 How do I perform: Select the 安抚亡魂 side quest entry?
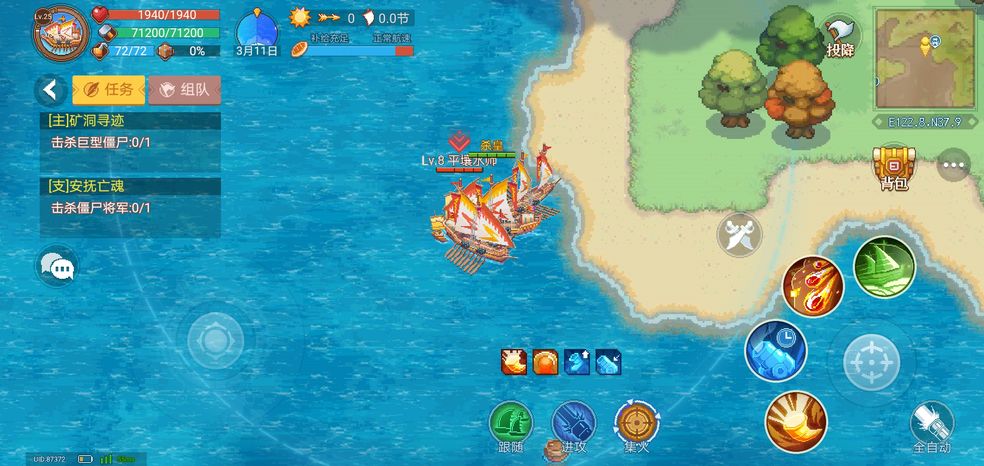click(130, 197)
